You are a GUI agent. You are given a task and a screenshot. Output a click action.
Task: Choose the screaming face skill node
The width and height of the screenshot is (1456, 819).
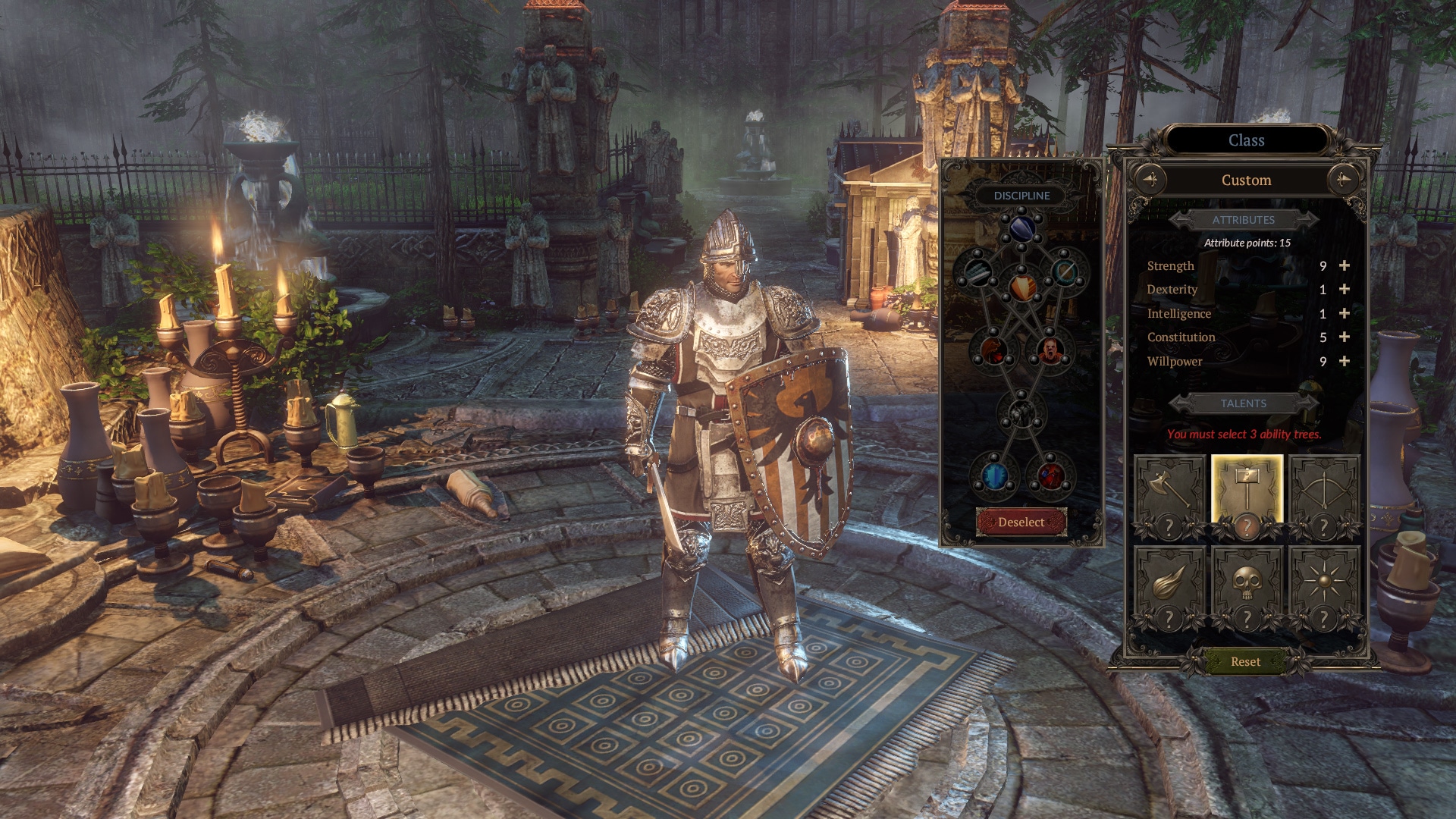pos(1050,350)
